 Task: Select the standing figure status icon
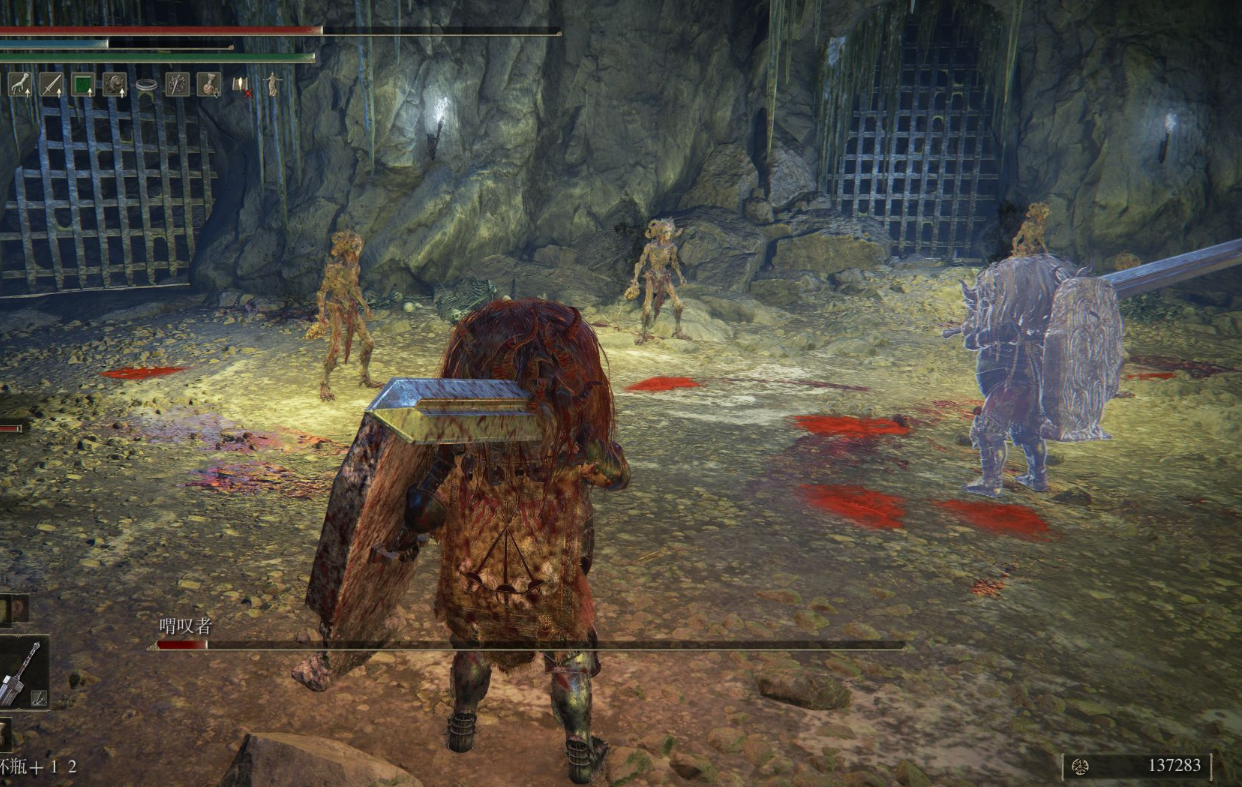point(271,84)
